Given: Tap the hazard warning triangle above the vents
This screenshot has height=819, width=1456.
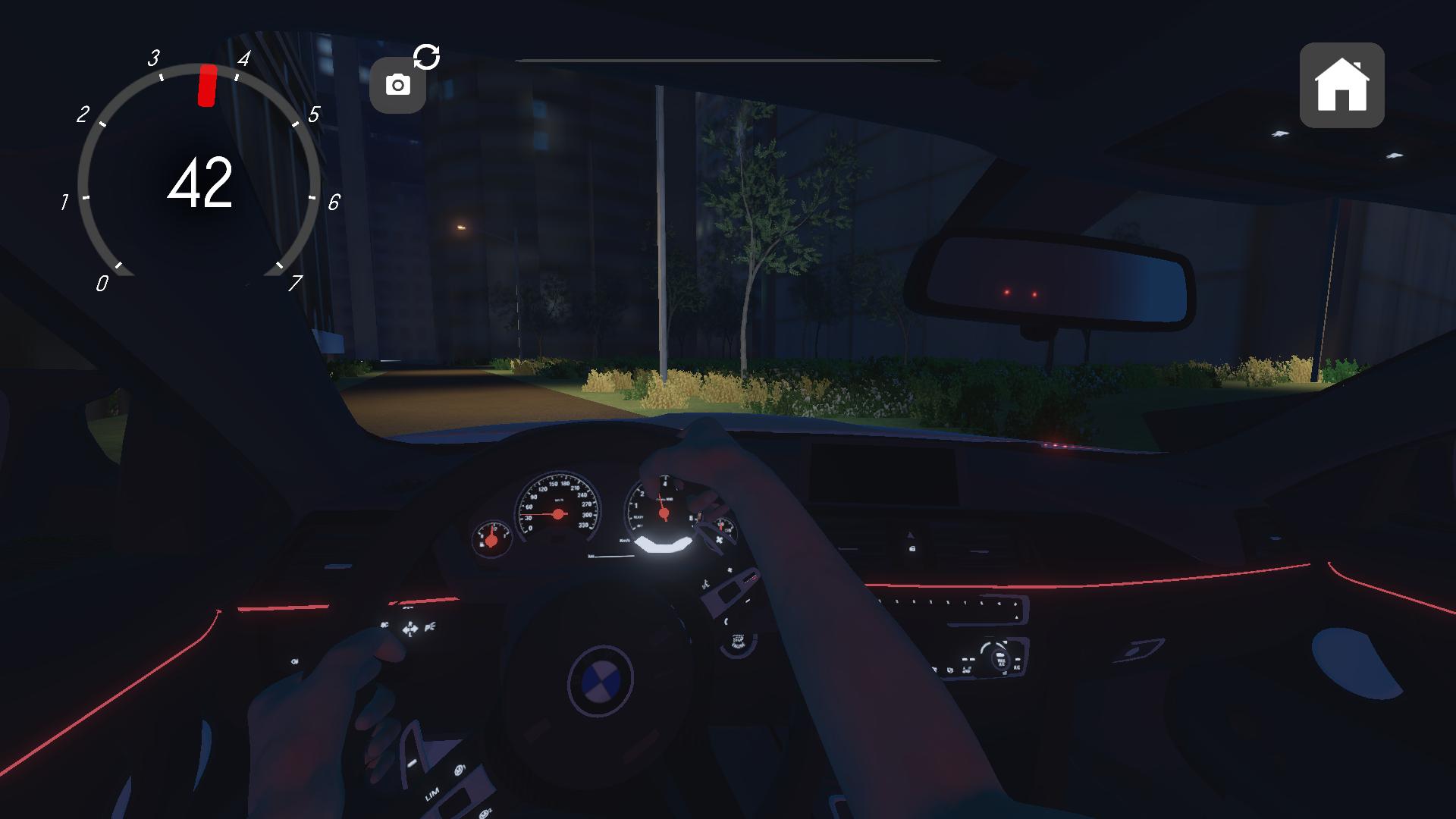Looking at the screenshot, I should pos(911,534).
